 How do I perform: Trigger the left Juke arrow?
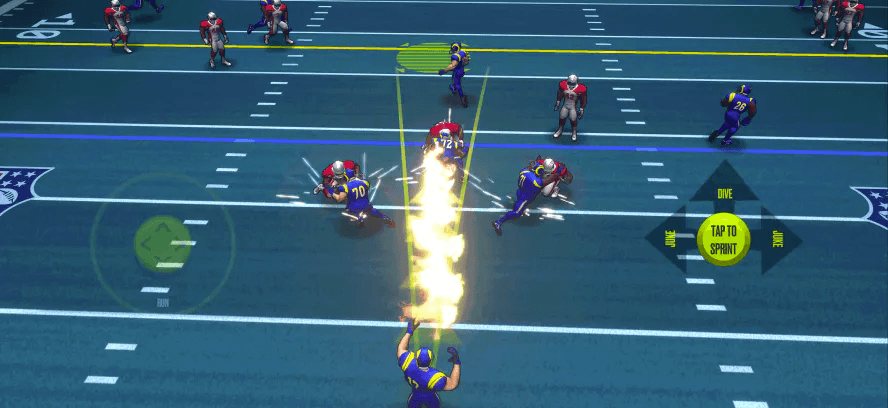[668, 239]
